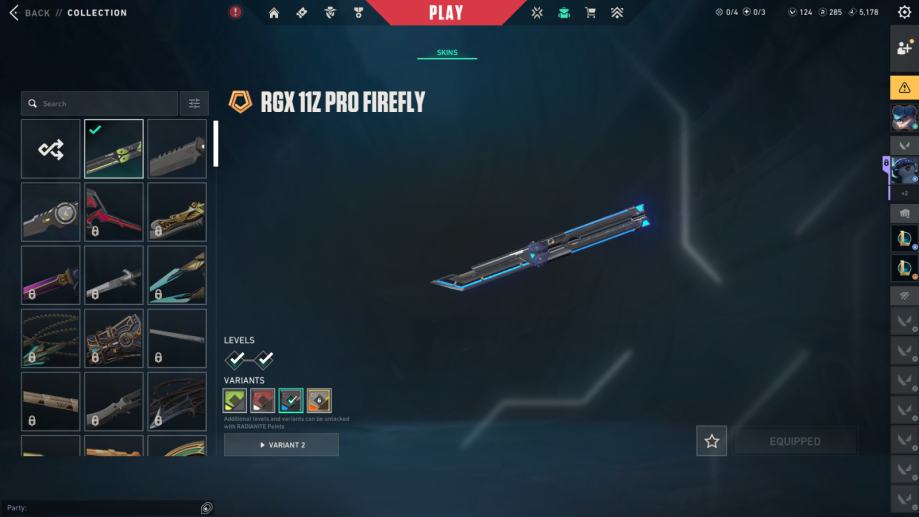
Task: Open the add friend social panel
Action: click(x=905, y=48)
